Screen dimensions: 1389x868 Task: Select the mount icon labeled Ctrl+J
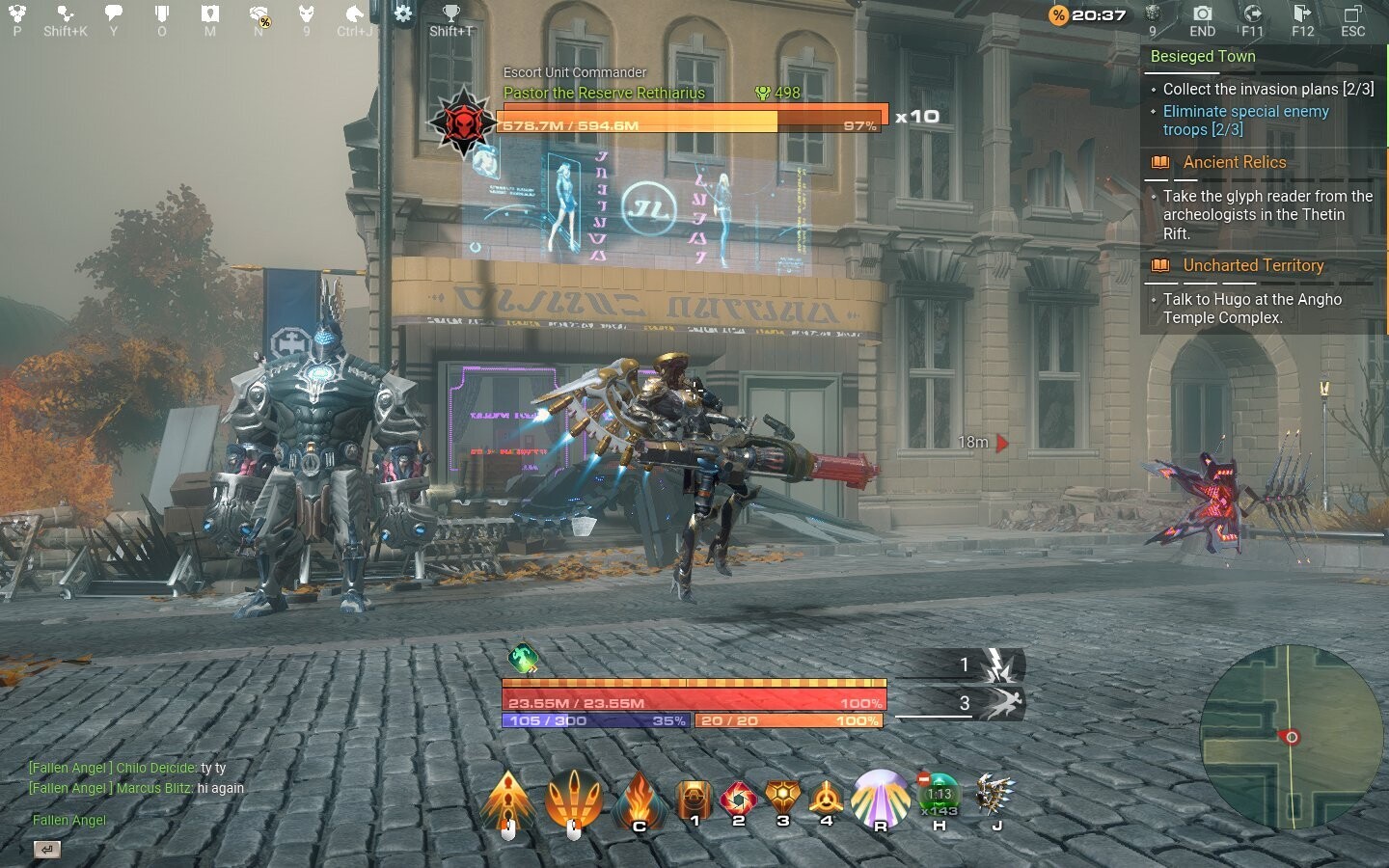coord(353,15)
